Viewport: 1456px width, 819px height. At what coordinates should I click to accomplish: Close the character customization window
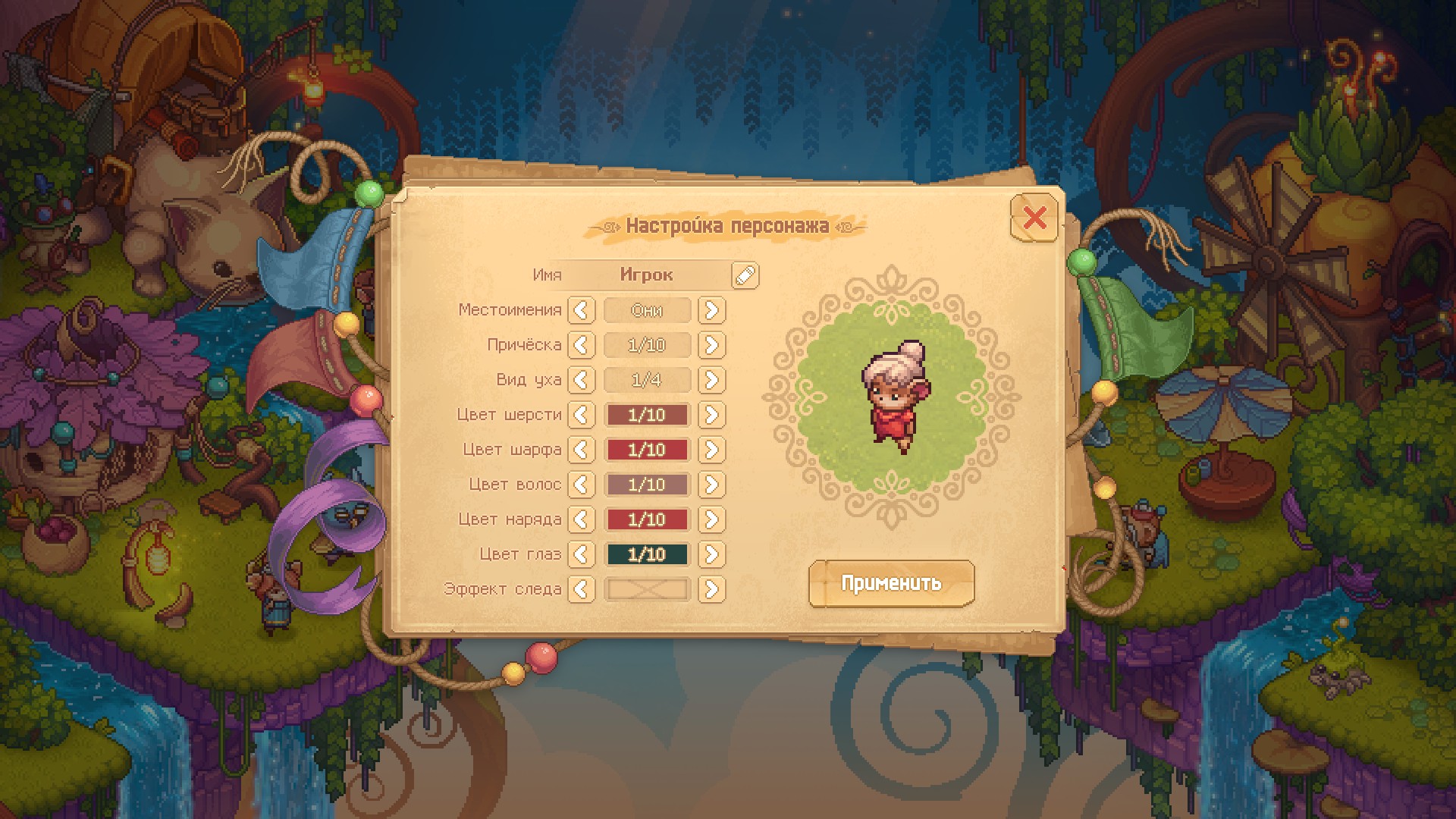click(x=1034, y=218)
